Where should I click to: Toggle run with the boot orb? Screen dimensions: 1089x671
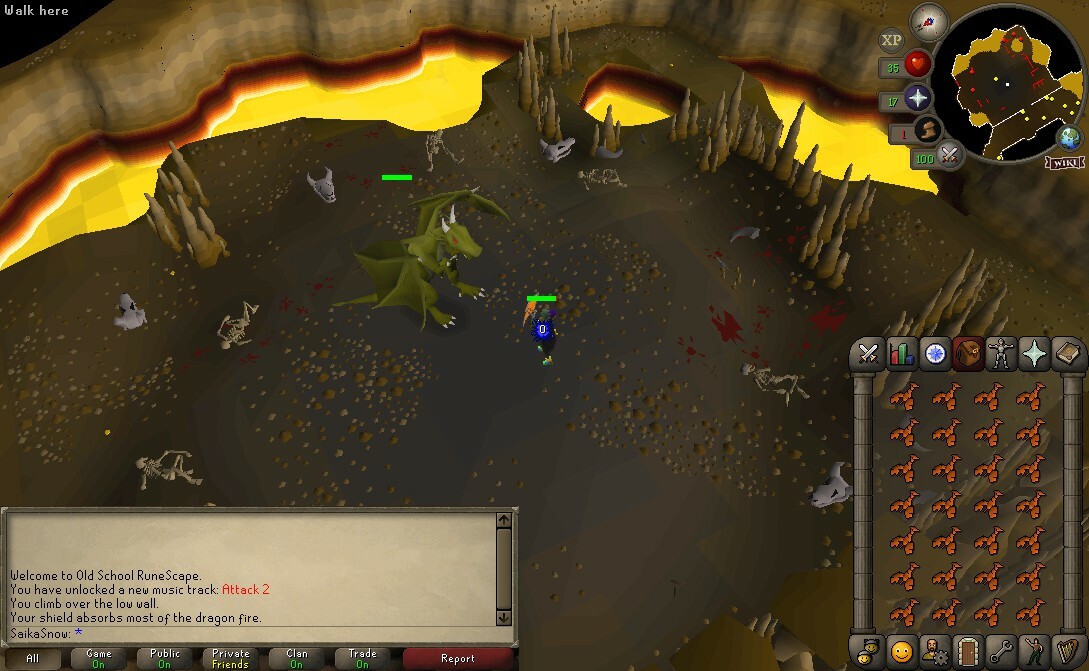(927, 130)
